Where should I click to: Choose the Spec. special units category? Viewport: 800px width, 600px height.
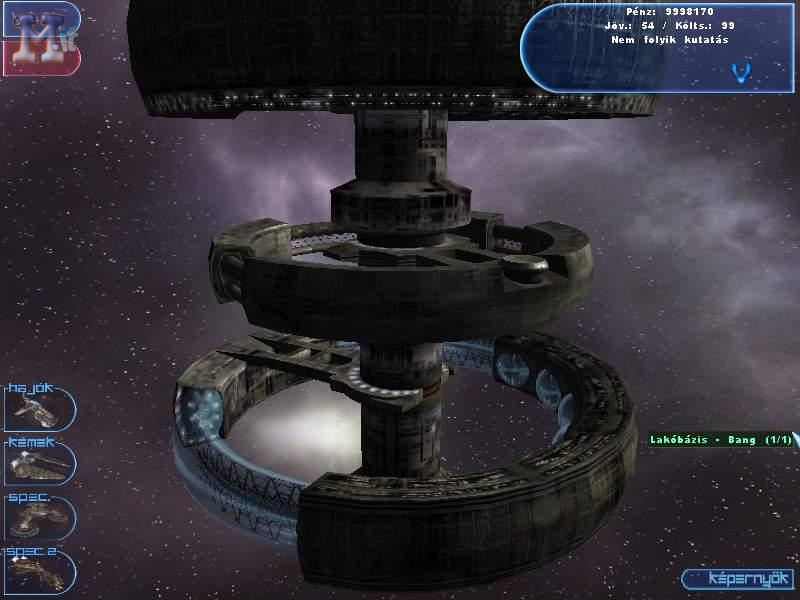(x=40, y=517)
